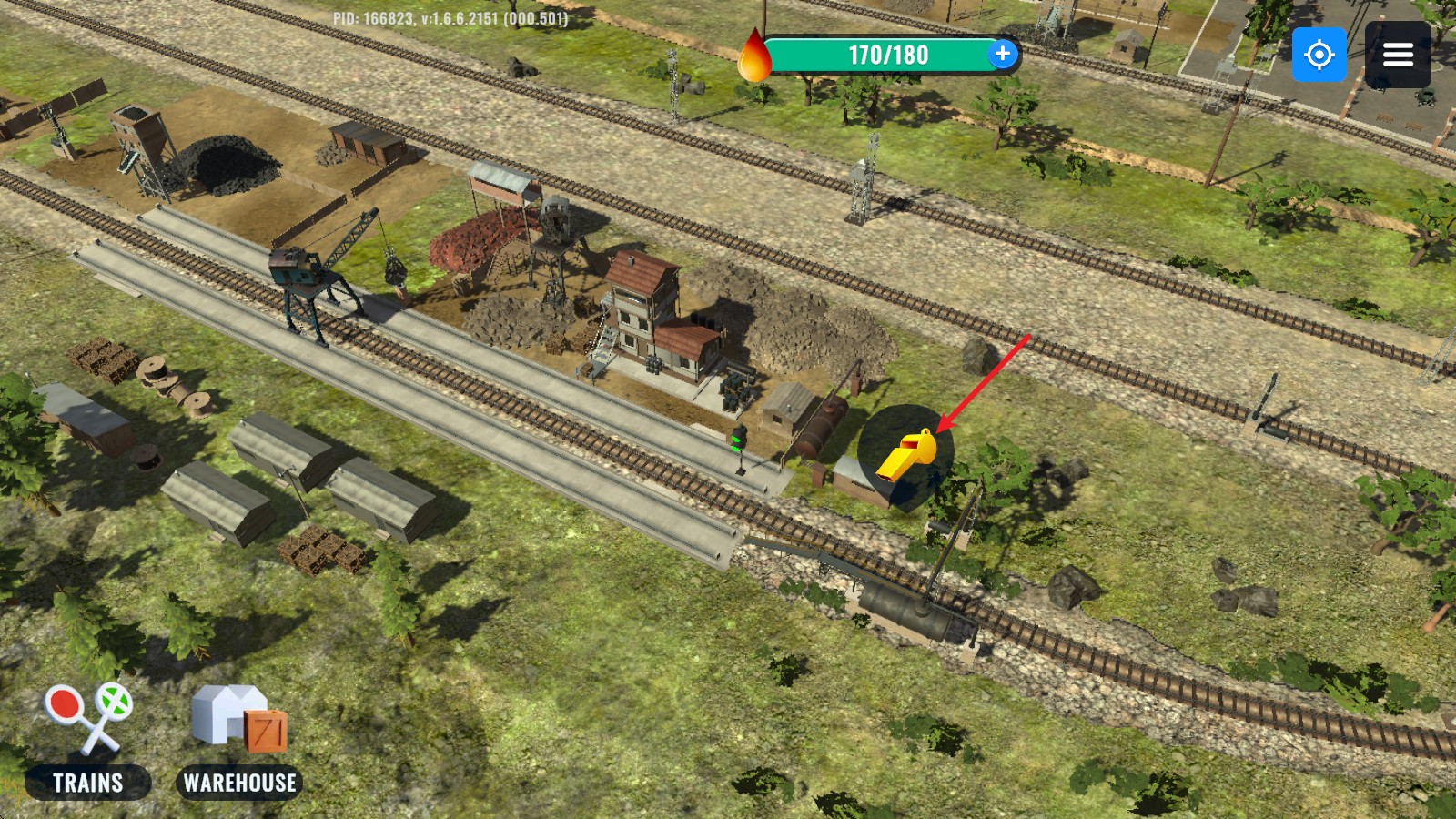Center the camera with the crosshair button
This screenshot has height=819, width=1456.
(x=1319, y=55)
